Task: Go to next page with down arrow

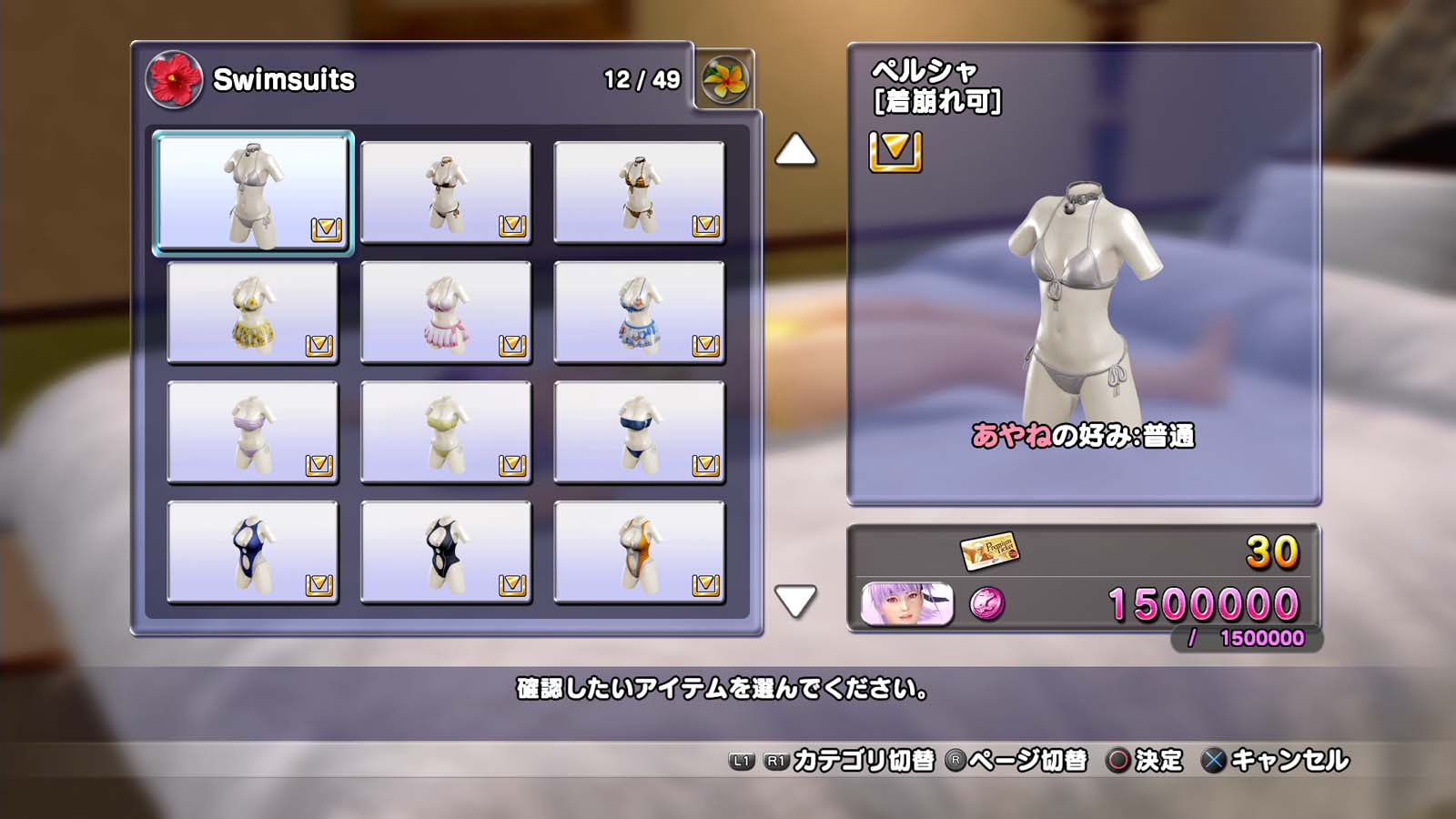Action: 795,601
